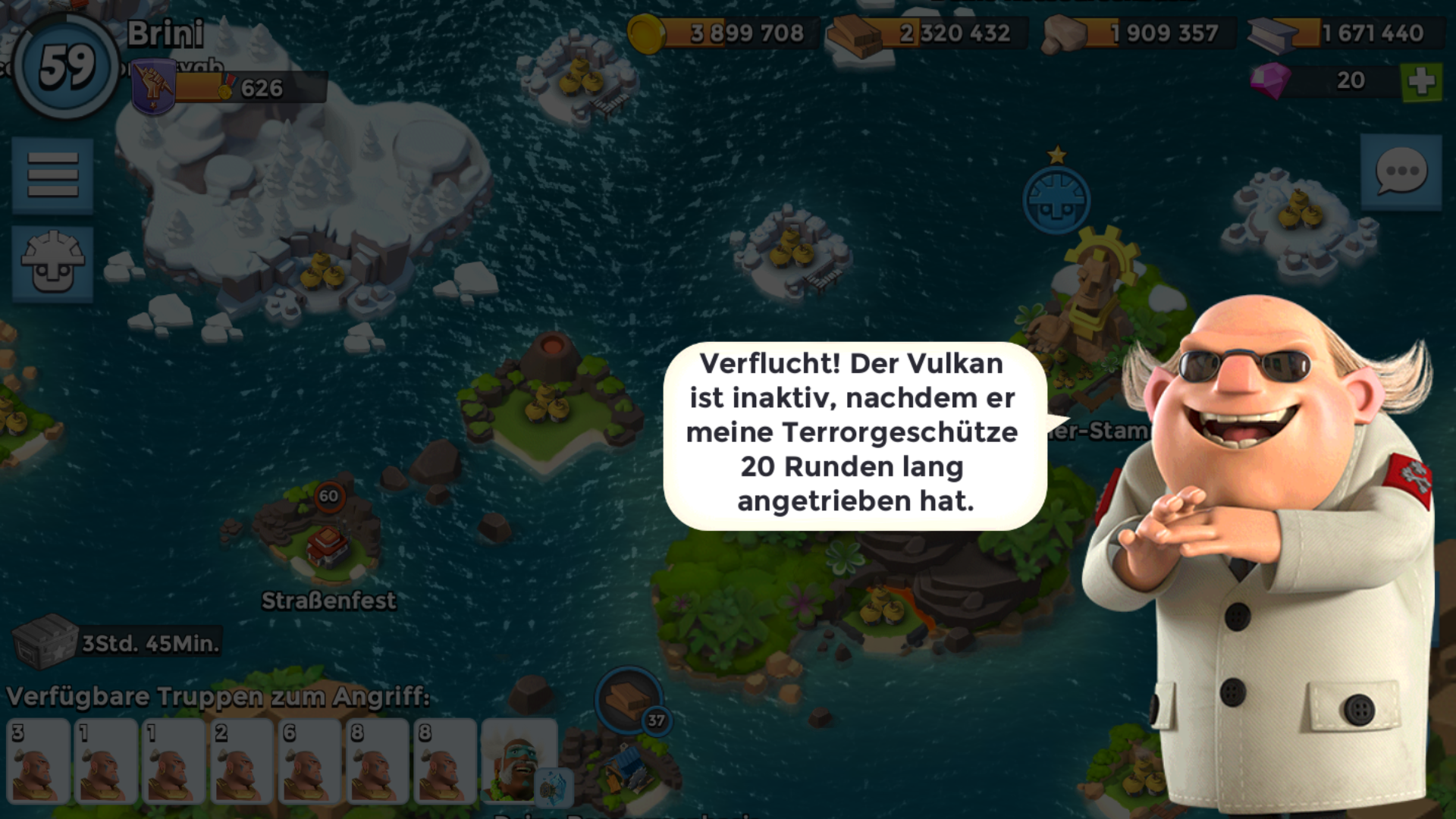Tap the wood resource counter
Screen dimensions: 1456x819
tap(929, 33)
